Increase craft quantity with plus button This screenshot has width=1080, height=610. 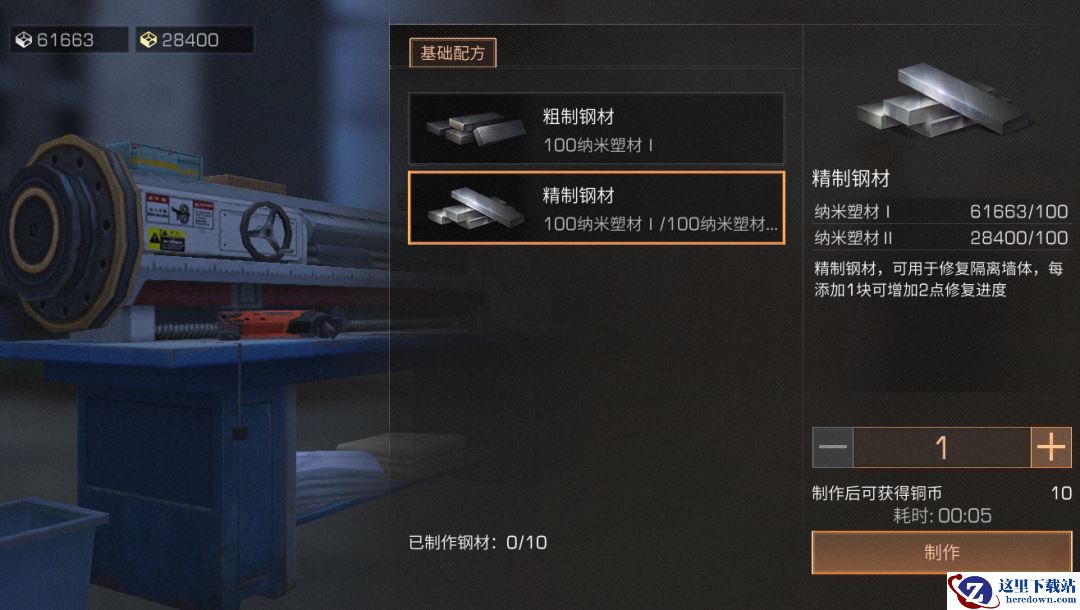pyautogui.click(x=1051, y=448)
